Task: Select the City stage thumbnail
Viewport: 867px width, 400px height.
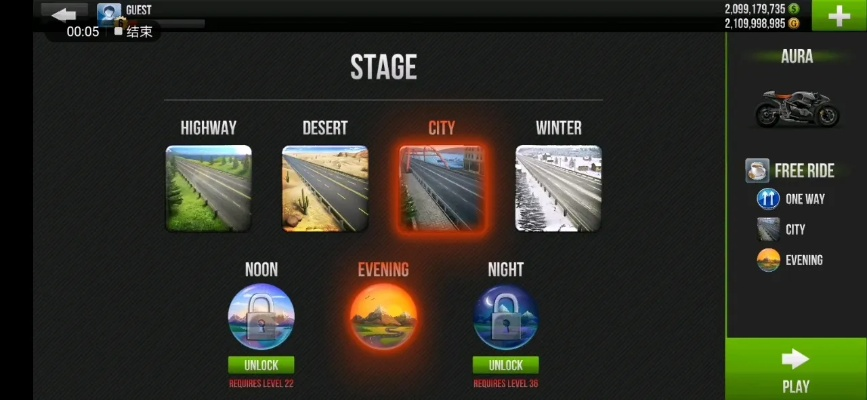Action: tap(441, 188)
